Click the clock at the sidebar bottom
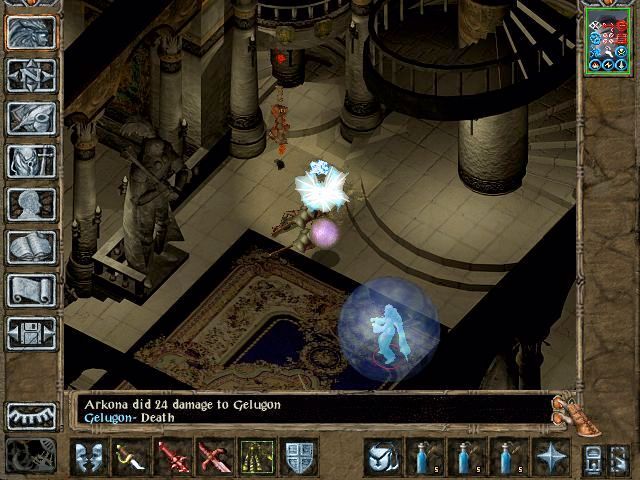The height and width of the screenshot is (480, 640). 31,456
